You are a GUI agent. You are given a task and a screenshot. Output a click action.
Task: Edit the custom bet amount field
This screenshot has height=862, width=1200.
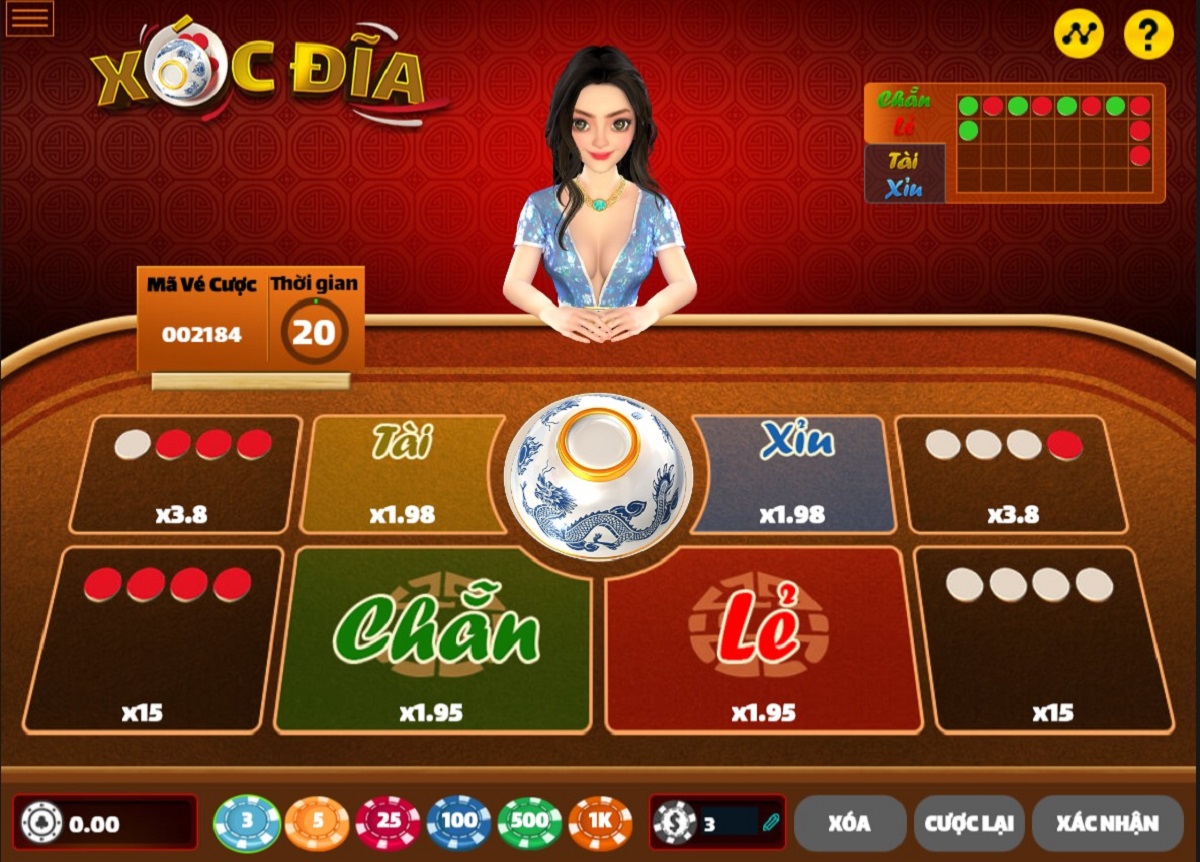click(x=730, y=823)
